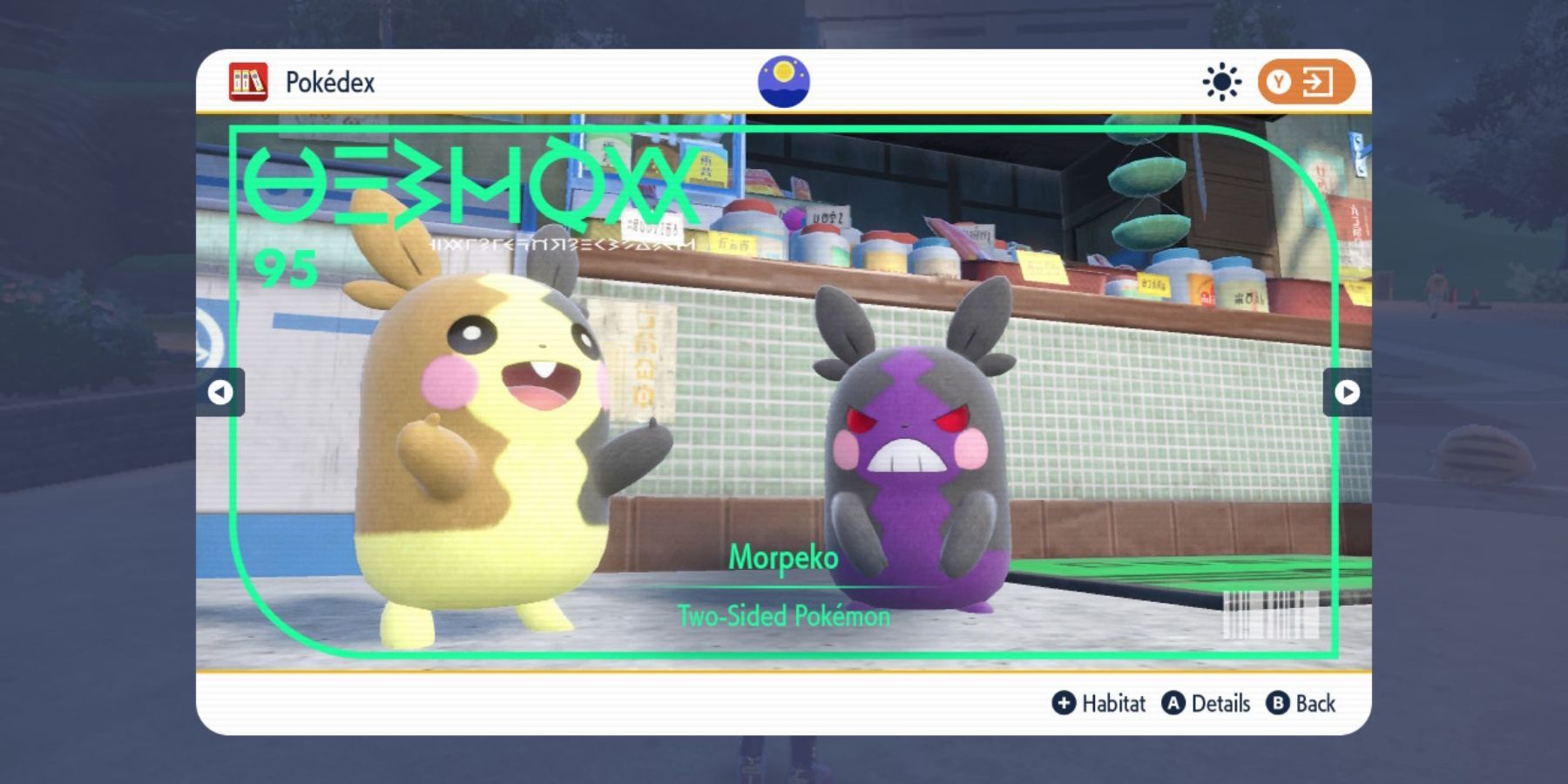Go to the previous Pokédex entry

220,392
